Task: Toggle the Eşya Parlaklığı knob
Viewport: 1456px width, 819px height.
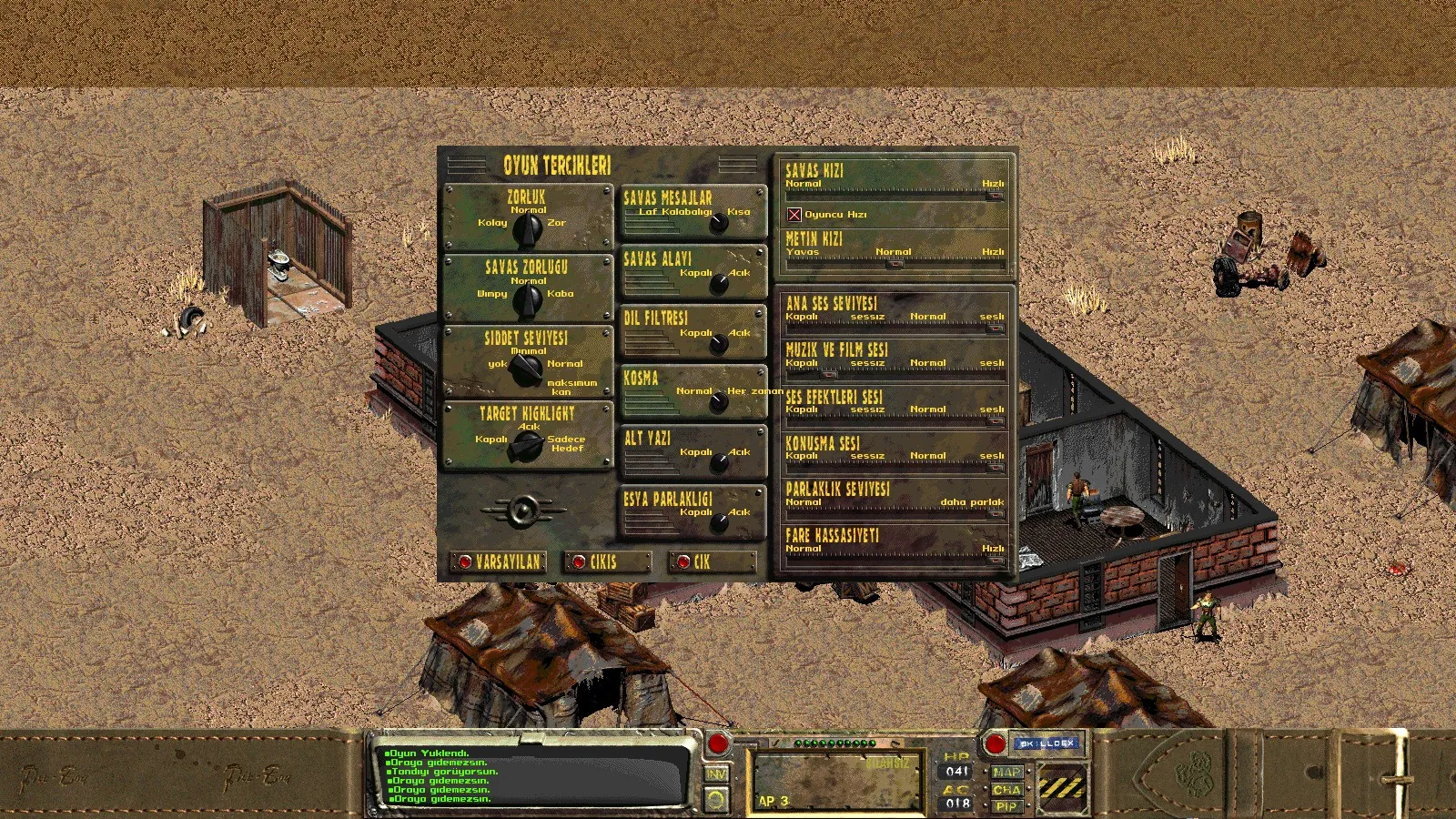Action: [x=719, y=523]
